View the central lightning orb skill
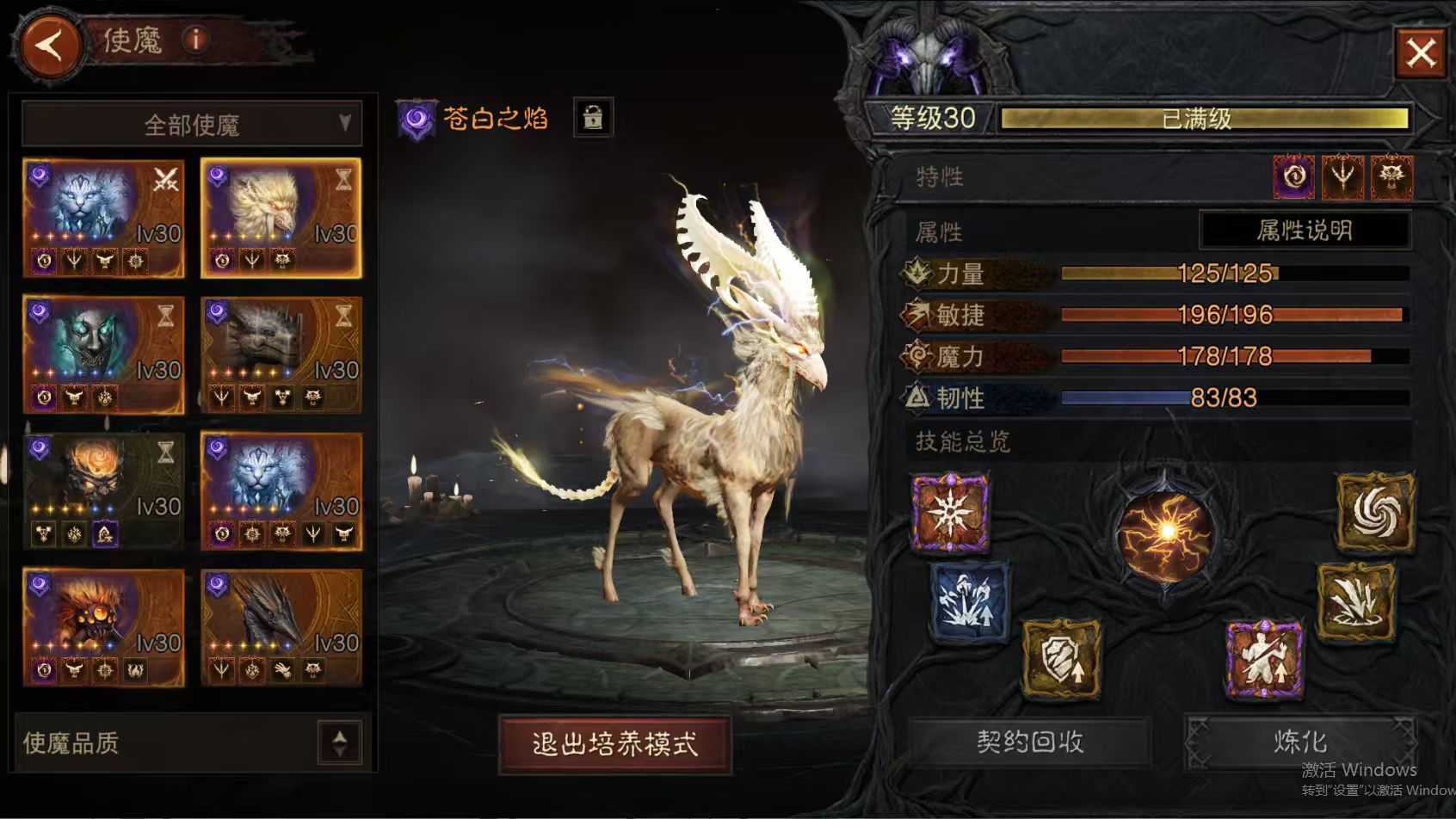The image size is (1456, 819). pyautogui.click(x=1166, y=533)
